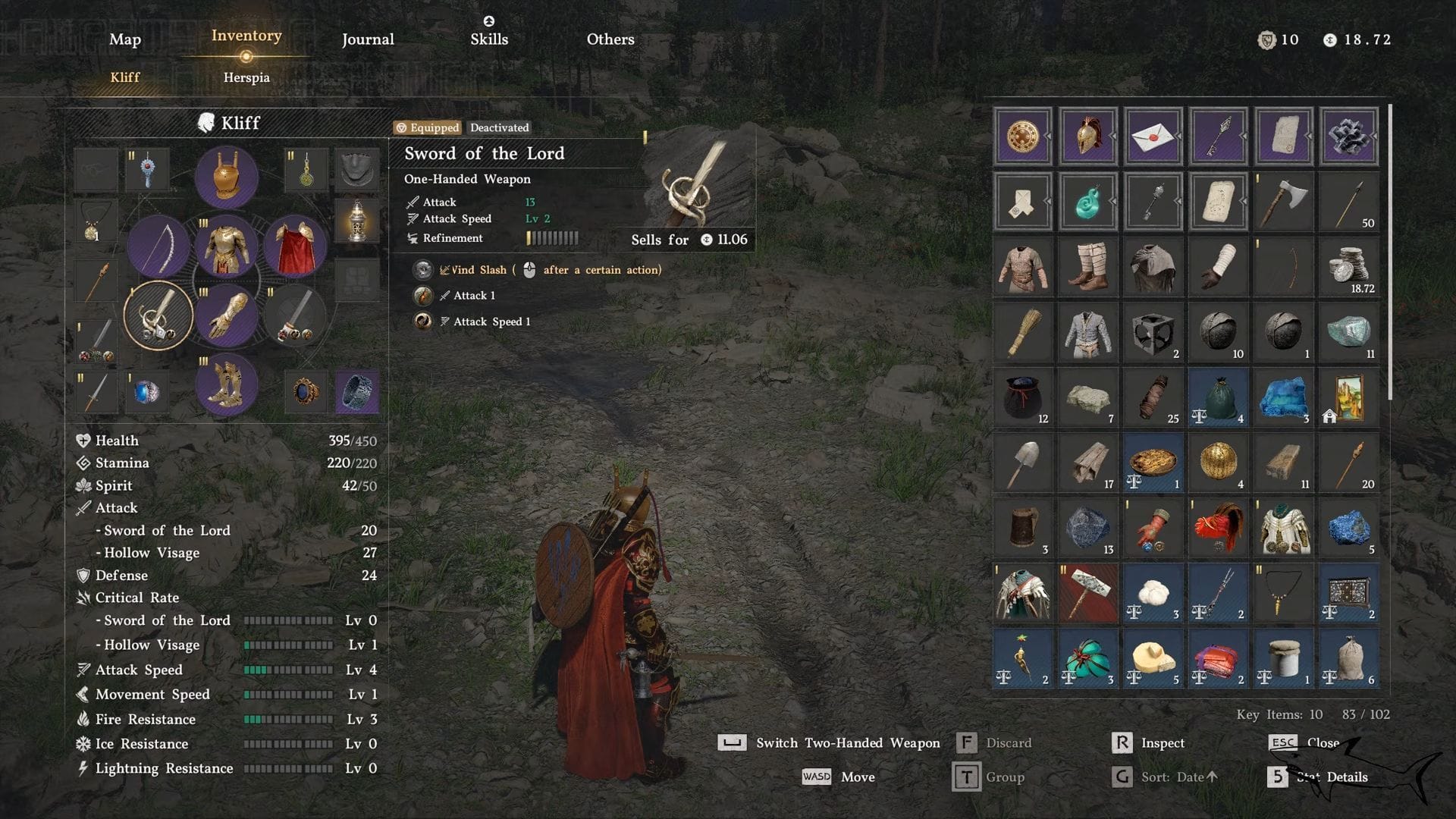Viewport: 1456px width, 819px height.
Task: Click the silver coin stack slot
Action: [1348, 267]
